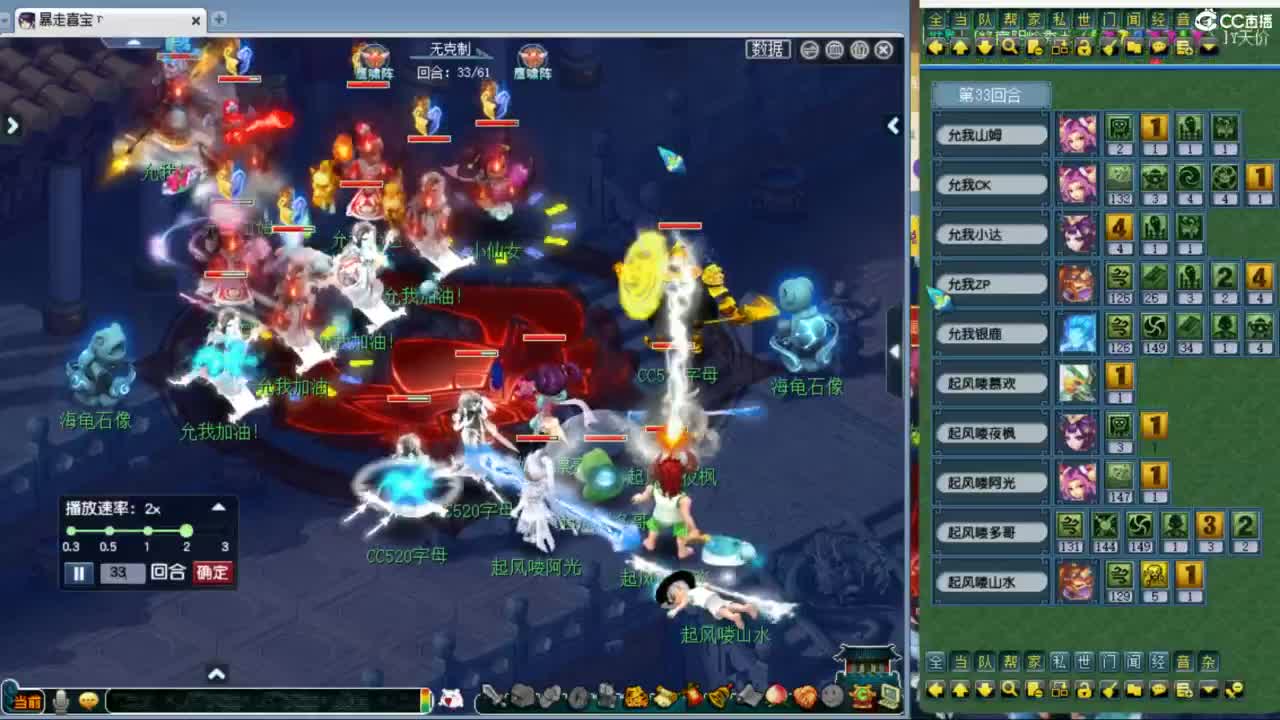Screen dimensions: 1280x720
Task: Switch to the 世 chat channel tab
Action: [1082, 661]
